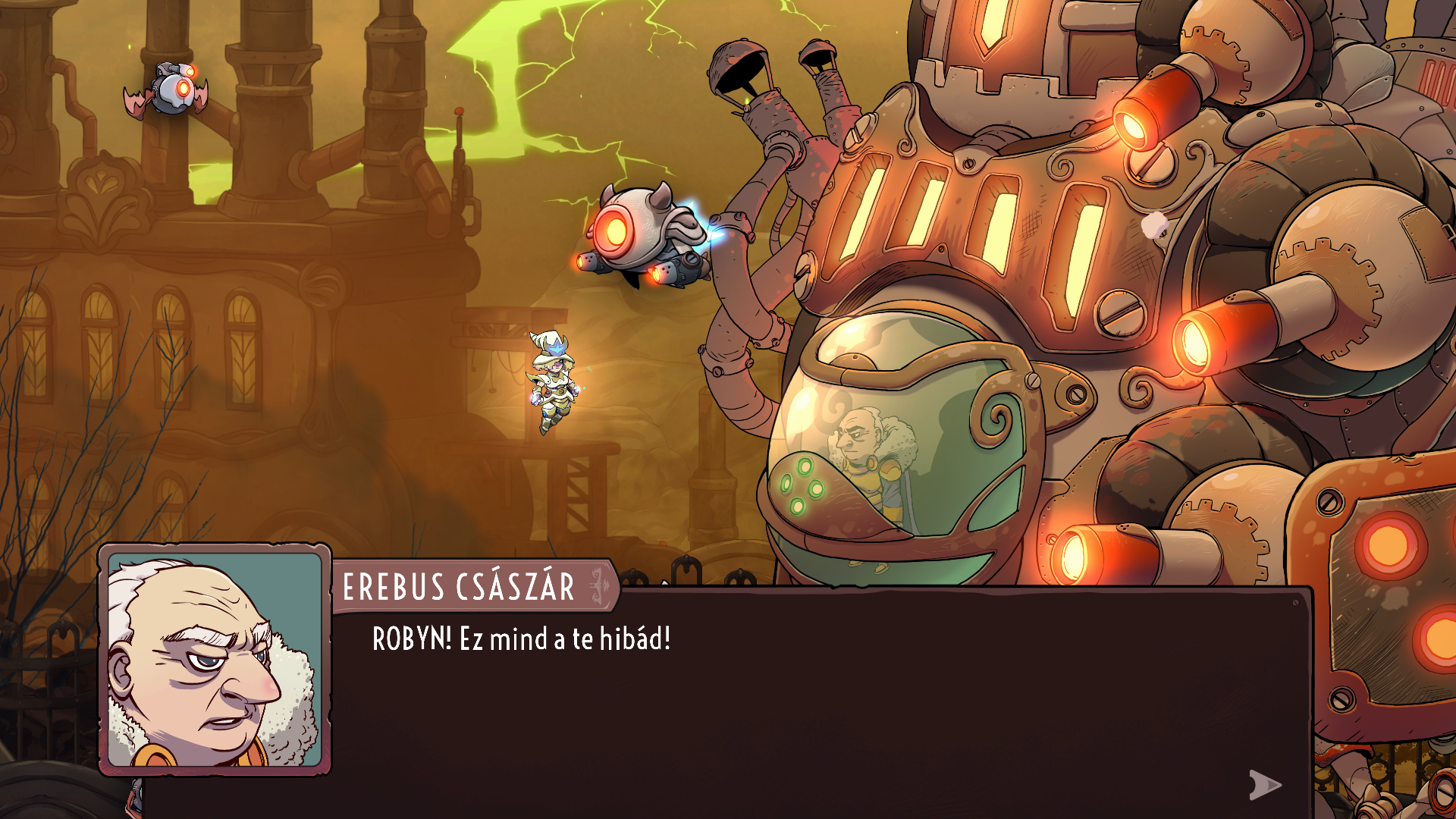Advance dialogue with the arrow button
The width and height of the screenshot is (1456, 819).
pyautogui.click(x=1264, y=785)
